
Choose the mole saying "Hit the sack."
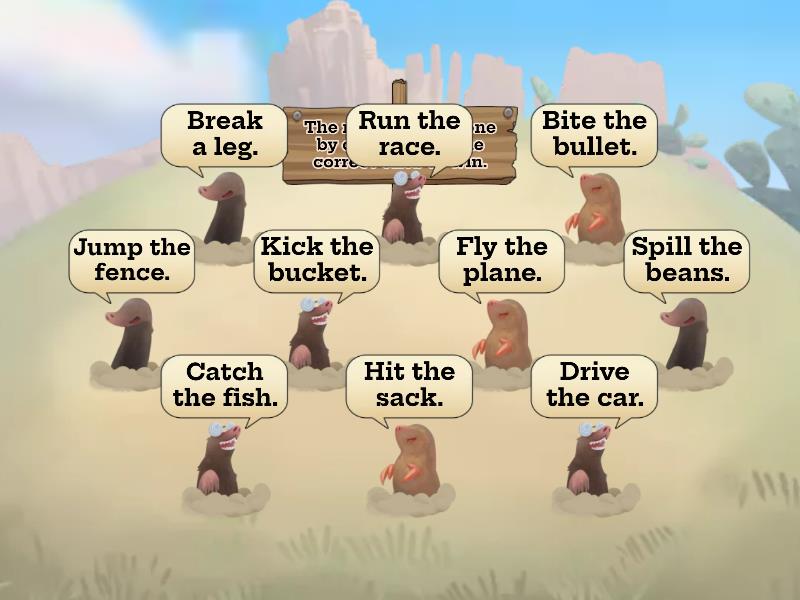(408, 458)
